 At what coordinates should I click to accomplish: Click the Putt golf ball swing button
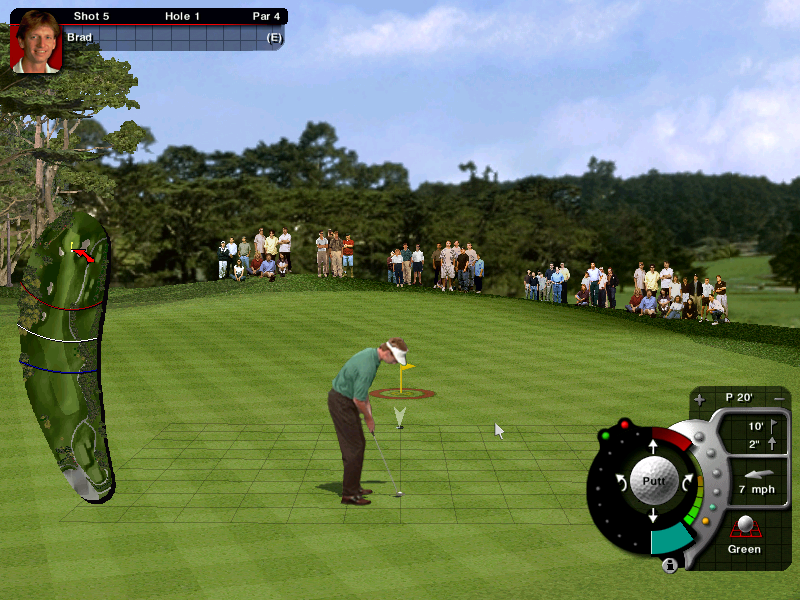click(x=653, y=480)
